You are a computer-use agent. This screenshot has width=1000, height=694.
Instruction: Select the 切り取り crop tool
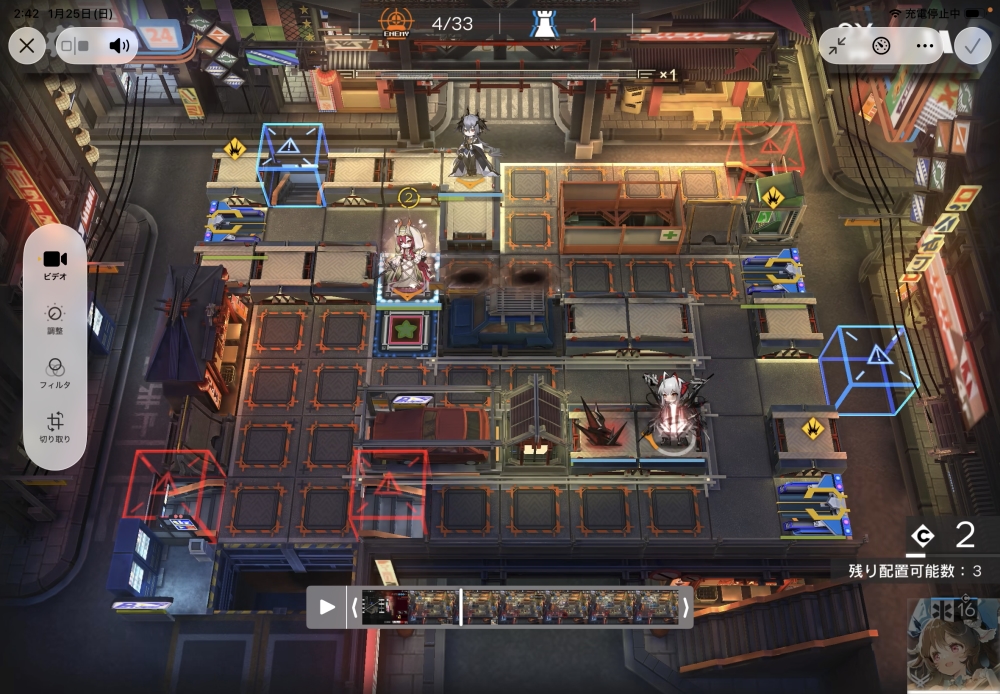click(x=55, y=428)
